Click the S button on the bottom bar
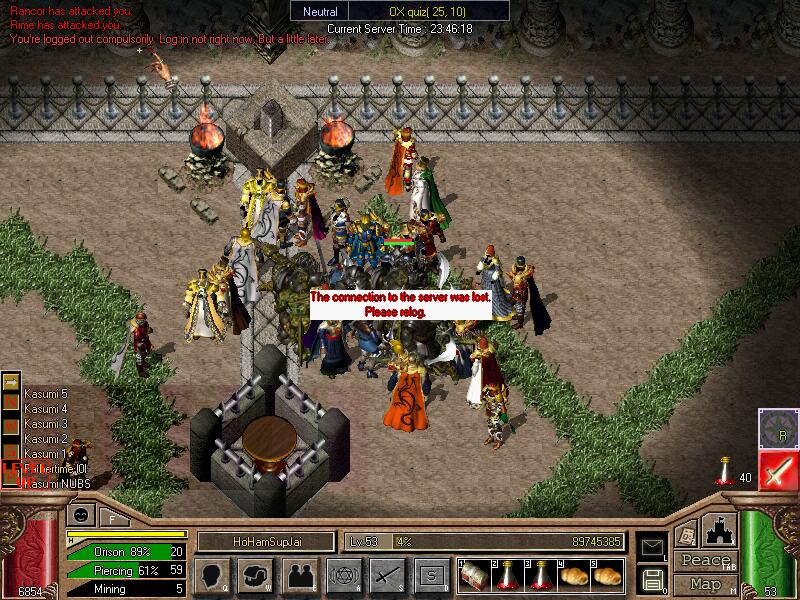 [430, 575]
